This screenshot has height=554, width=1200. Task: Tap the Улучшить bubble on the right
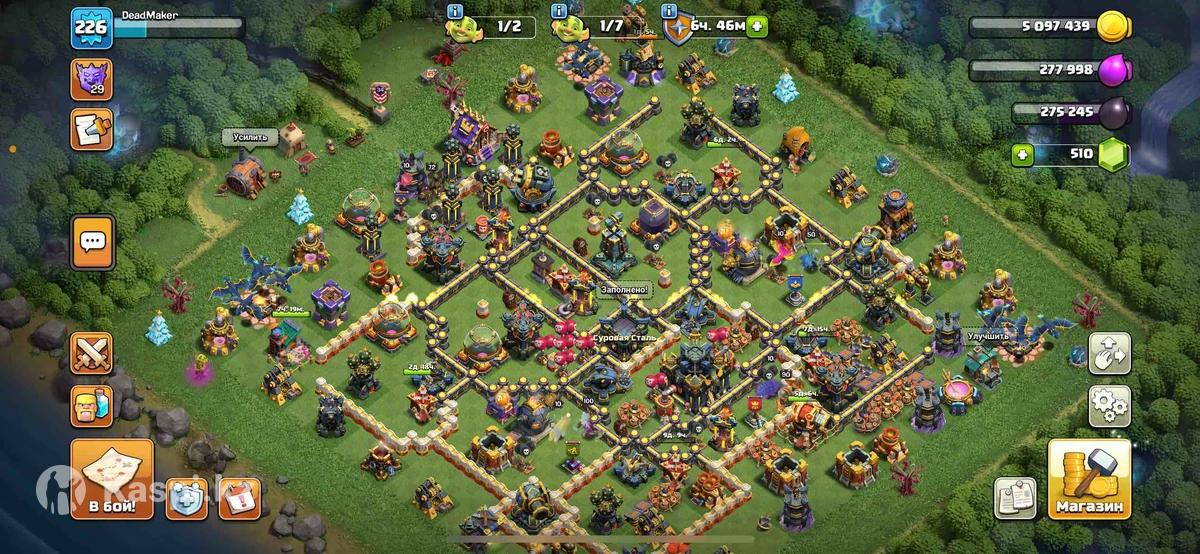point(990,337)
